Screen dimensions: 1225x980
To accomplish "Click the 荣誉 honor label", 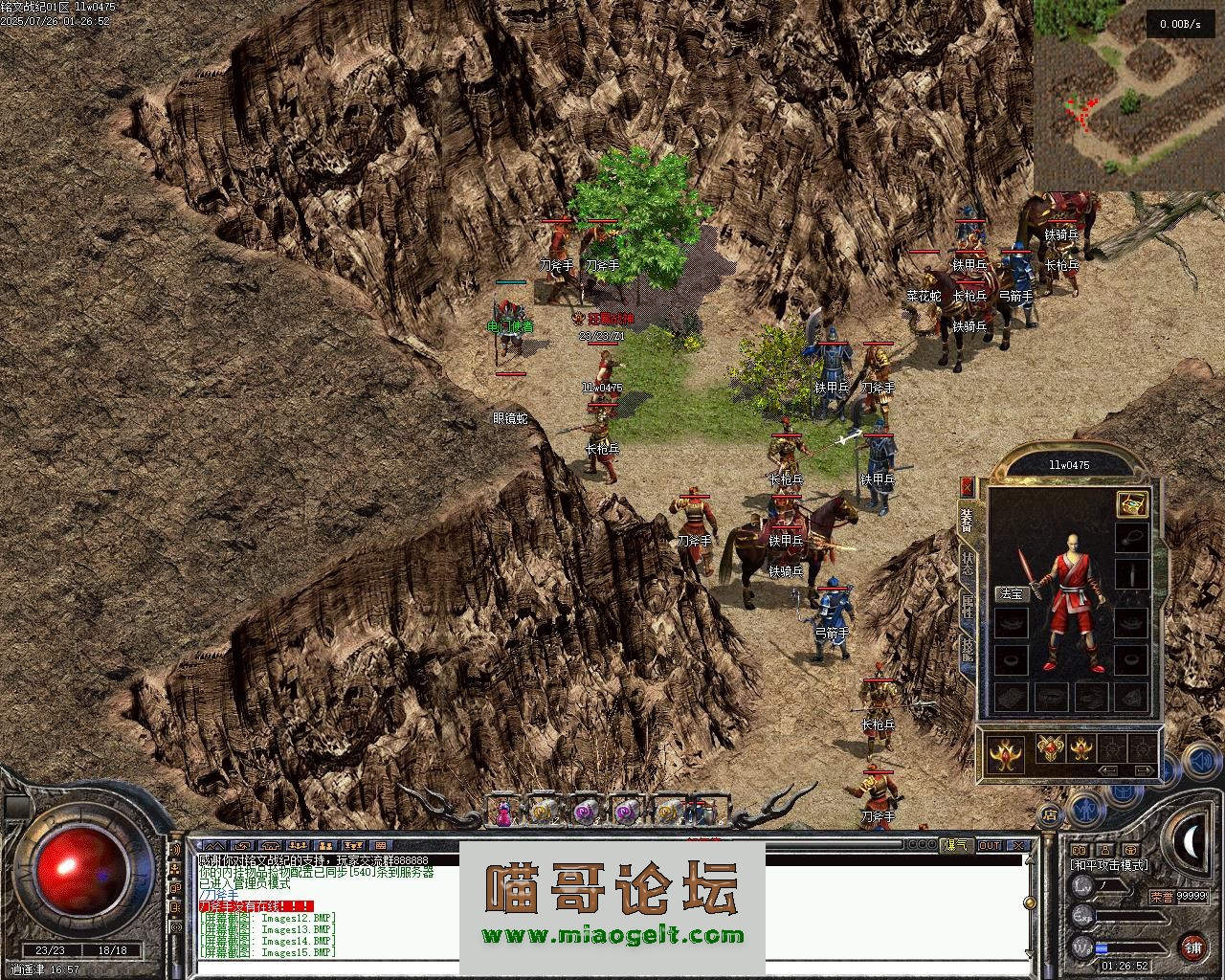I will [x=1162, y=897].
